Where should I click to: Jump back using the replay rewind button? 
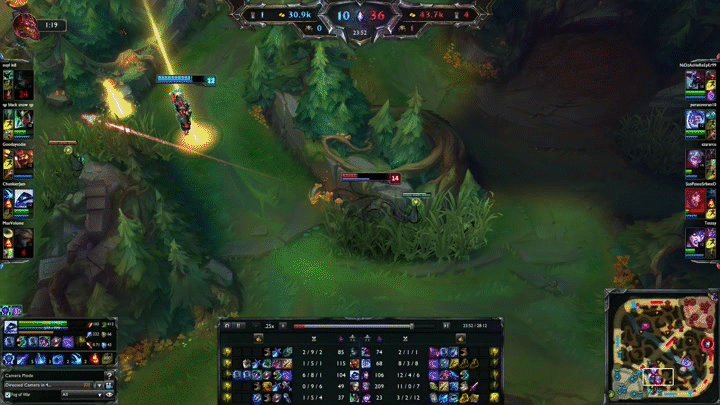227,325
